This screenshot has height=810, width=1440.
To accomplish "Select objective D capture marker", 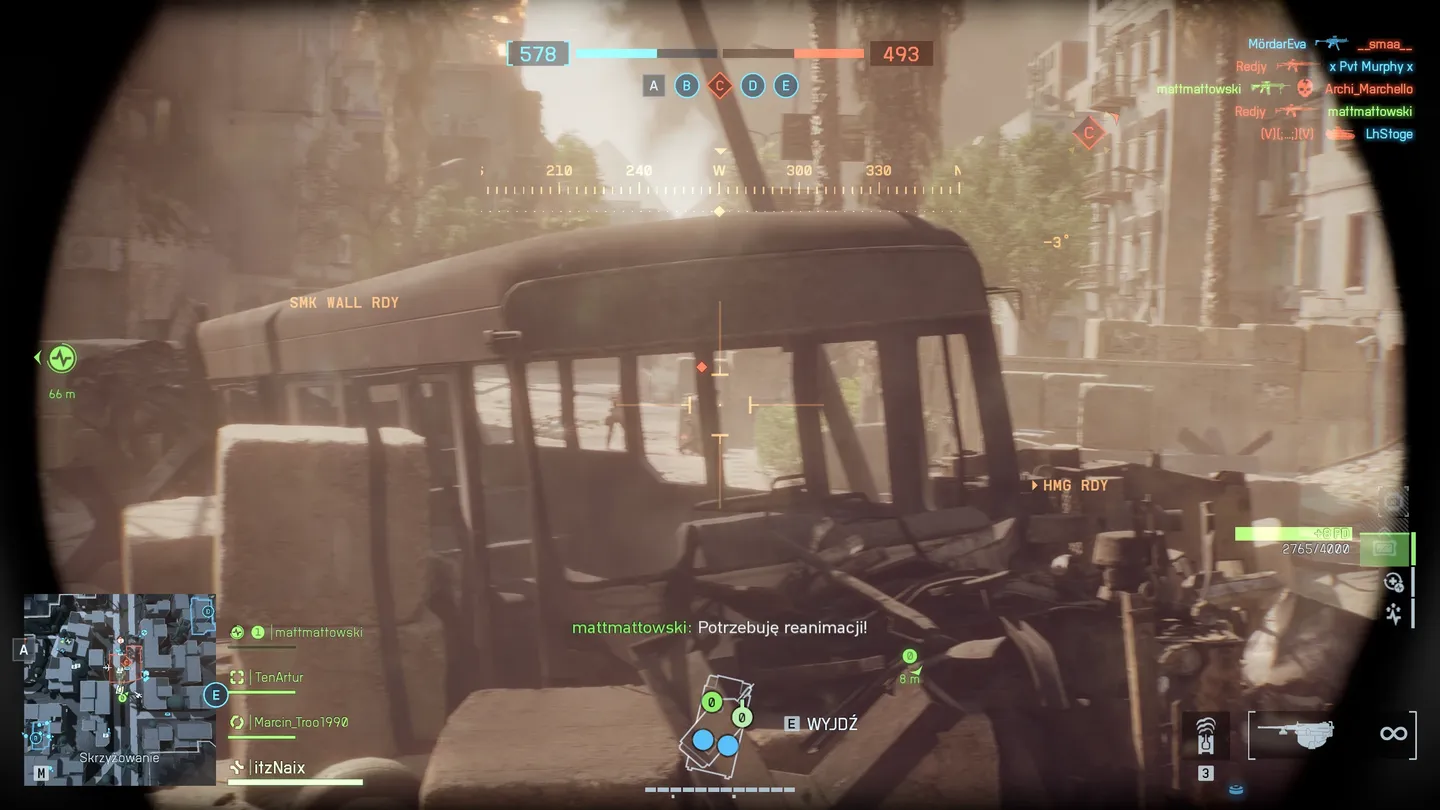I will coord(753,86).
